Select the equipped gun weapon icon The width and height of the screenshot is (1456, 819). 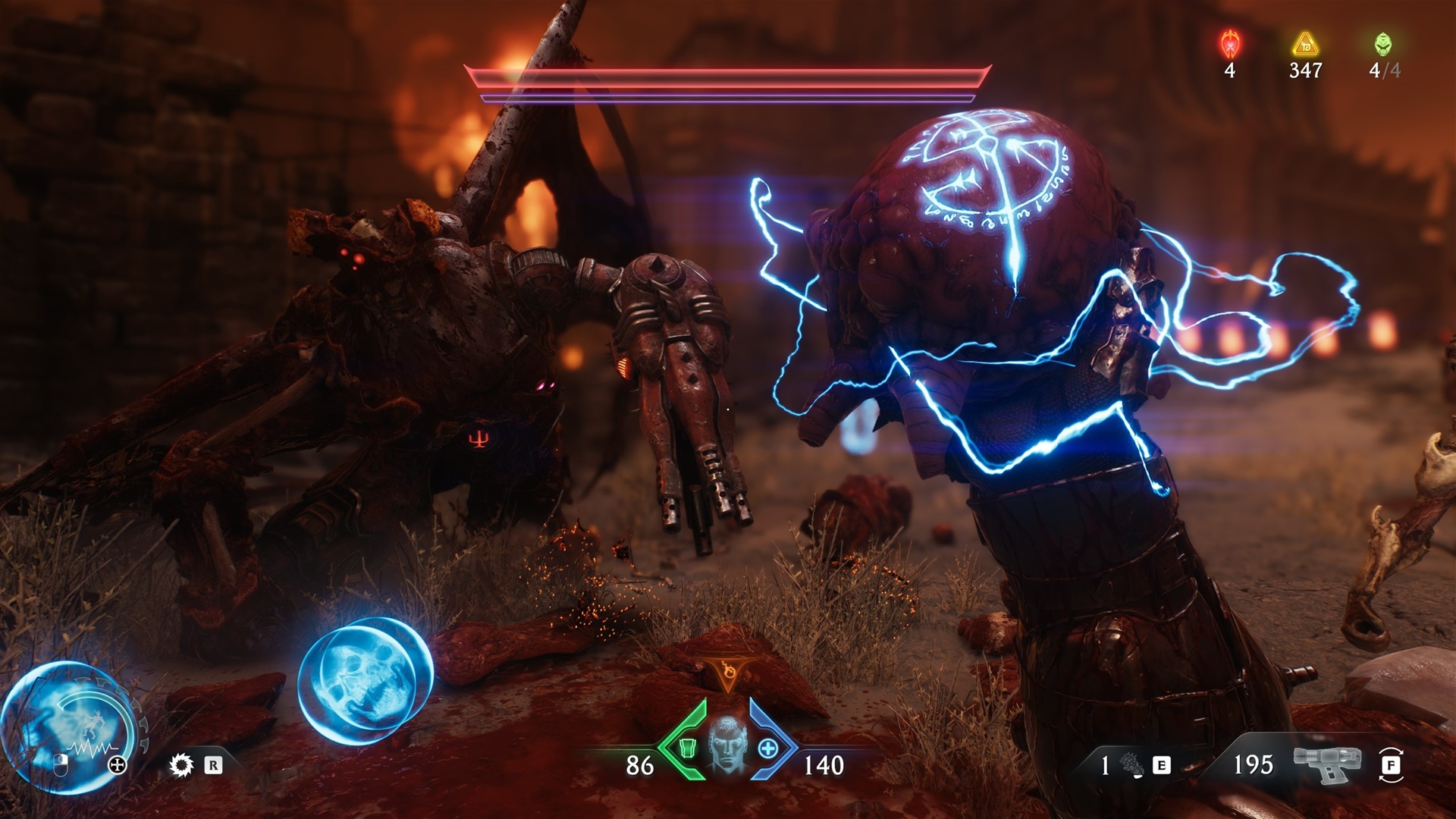pyautogui.click(x=1328, y=764)
